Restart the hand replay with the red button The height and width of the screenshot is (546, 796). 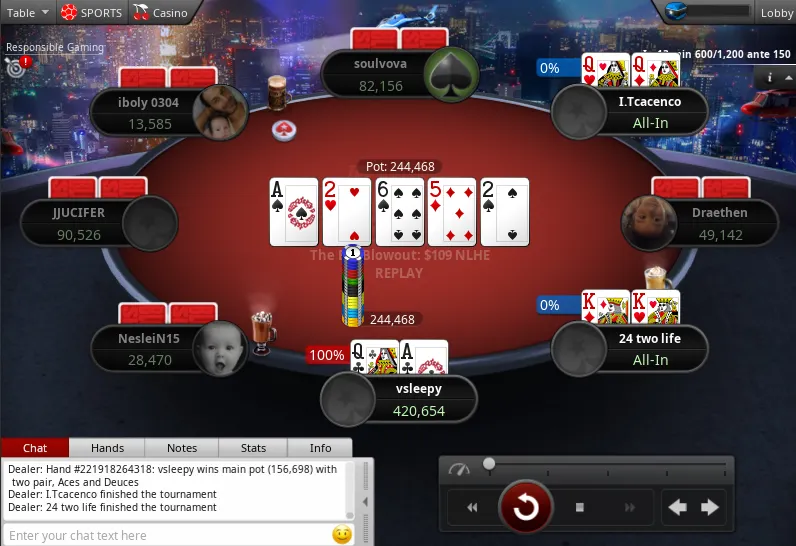pyautogui.click(x=525, y=508)
